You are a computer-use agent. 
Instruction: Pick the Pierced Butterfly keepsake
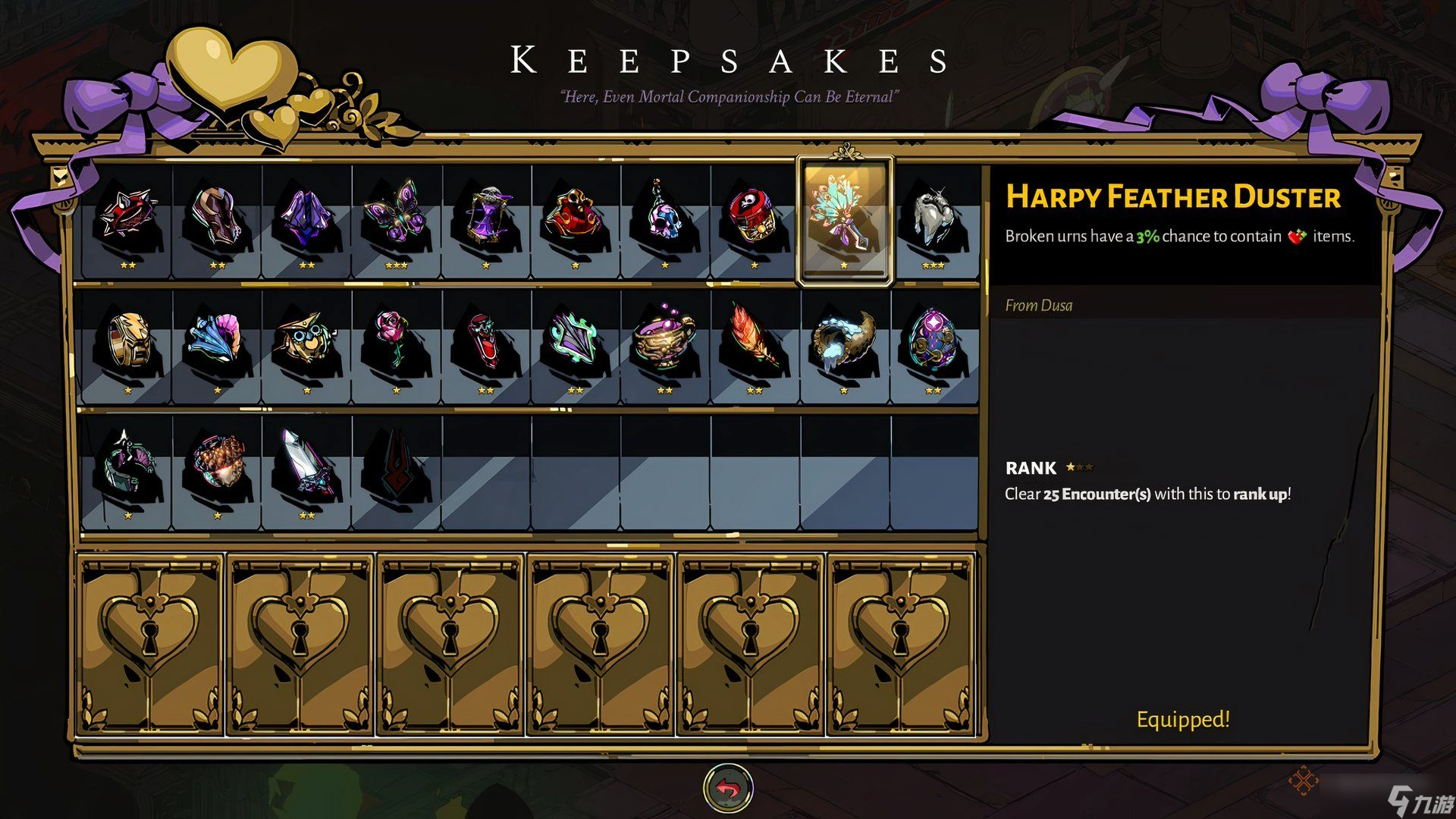point(396,217)
